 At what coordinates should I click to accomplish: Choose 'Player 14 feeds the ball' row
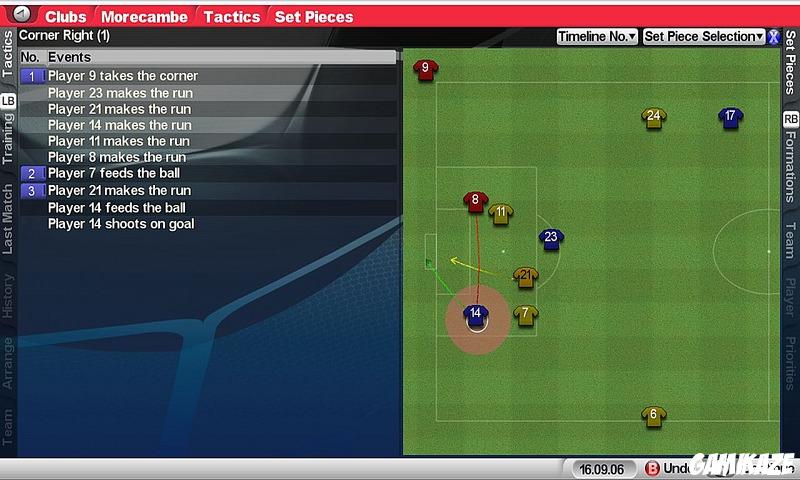pyautogui.click(x=116, y=208)
